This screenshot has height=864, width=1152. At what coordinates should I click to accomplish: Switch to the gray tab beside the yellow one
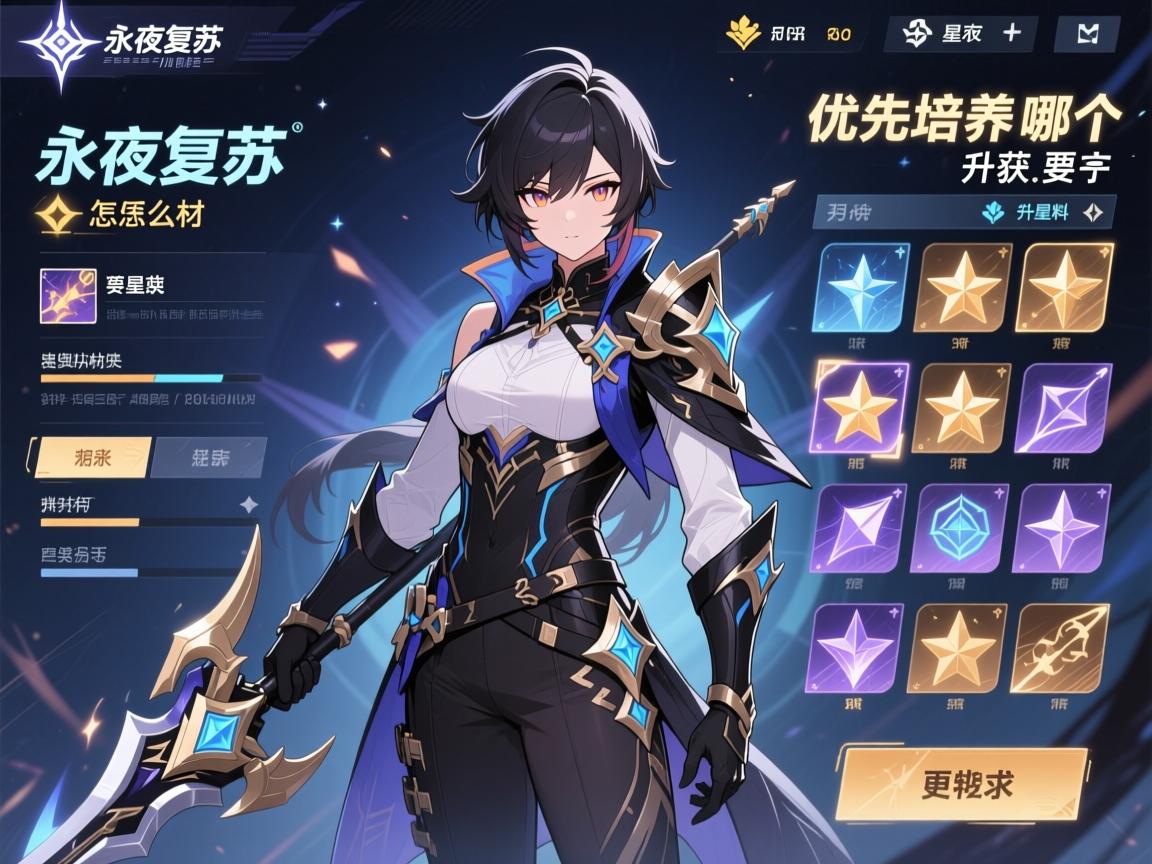coord(210,457)
